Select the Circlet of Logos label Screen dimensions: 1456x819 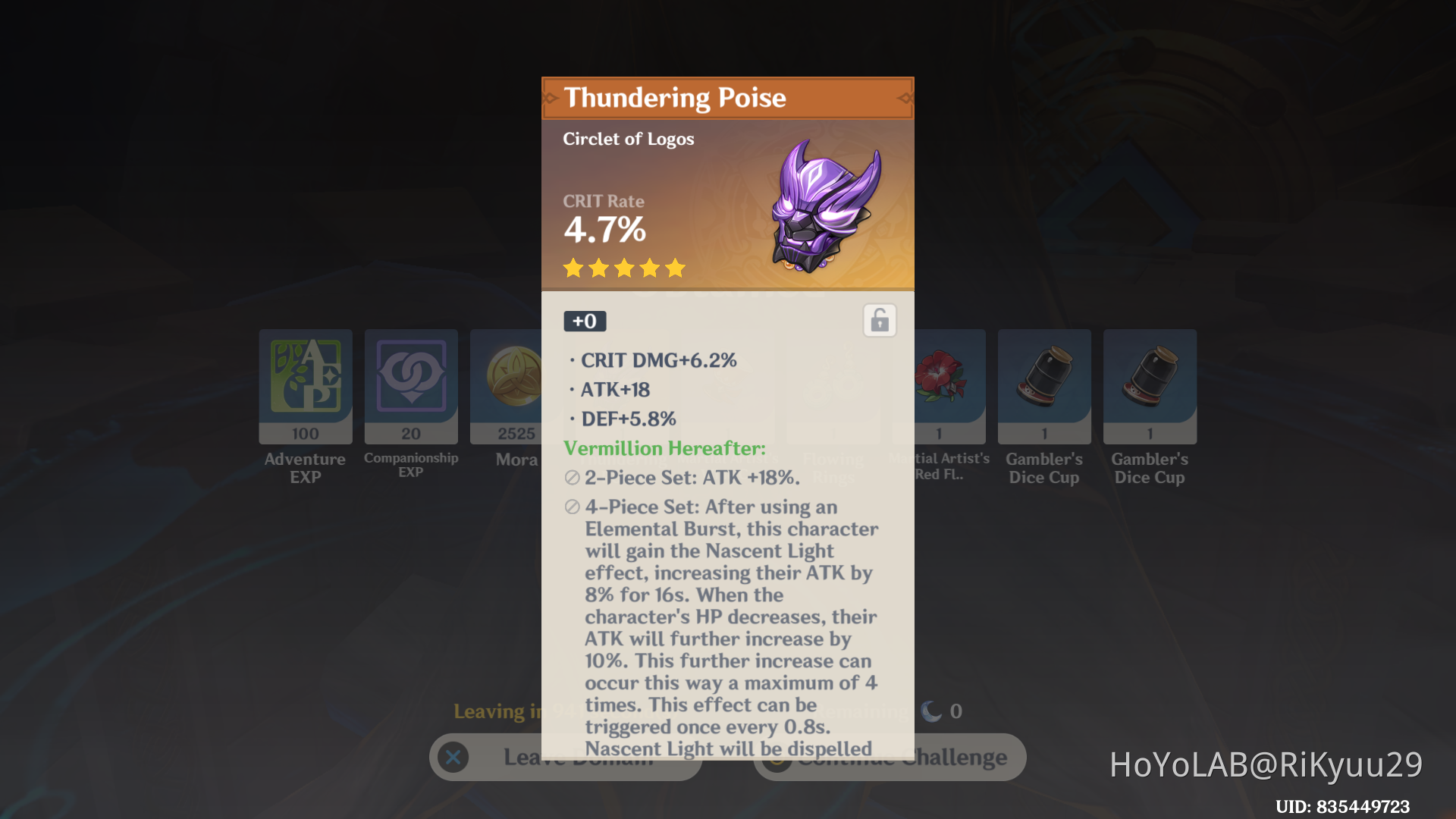tap(628, 139)
